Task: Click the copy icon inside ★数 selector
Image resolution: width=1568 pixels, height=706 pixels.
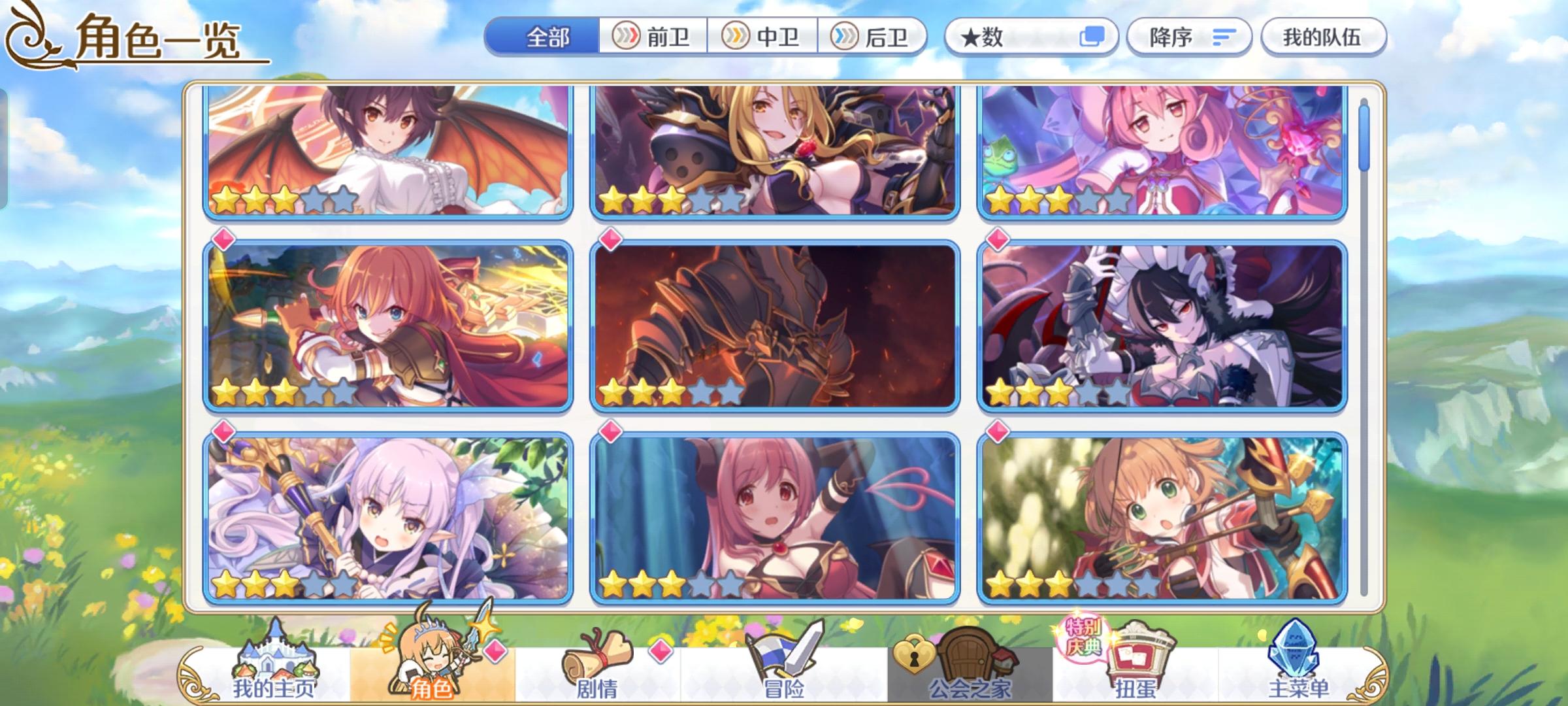Action: click(1091, 37)
